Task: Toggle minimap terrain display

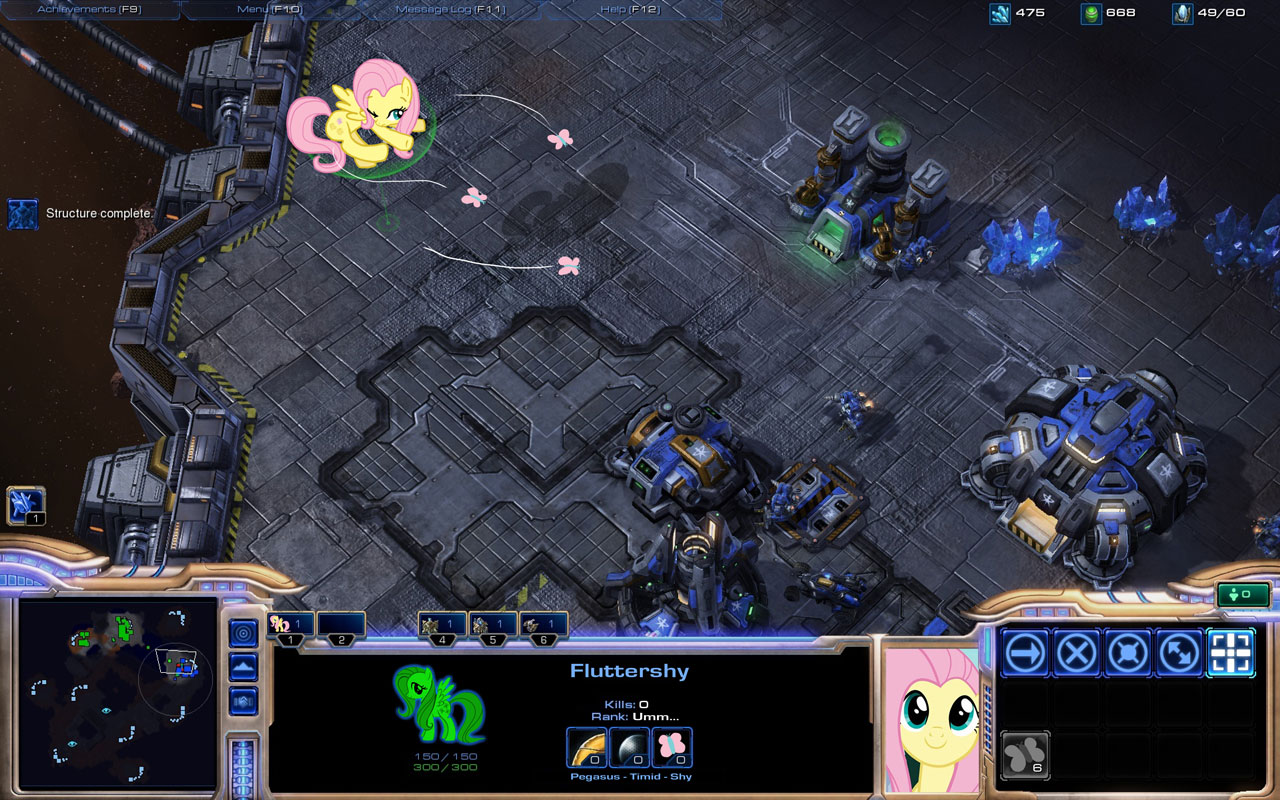Action: [243, 667]
